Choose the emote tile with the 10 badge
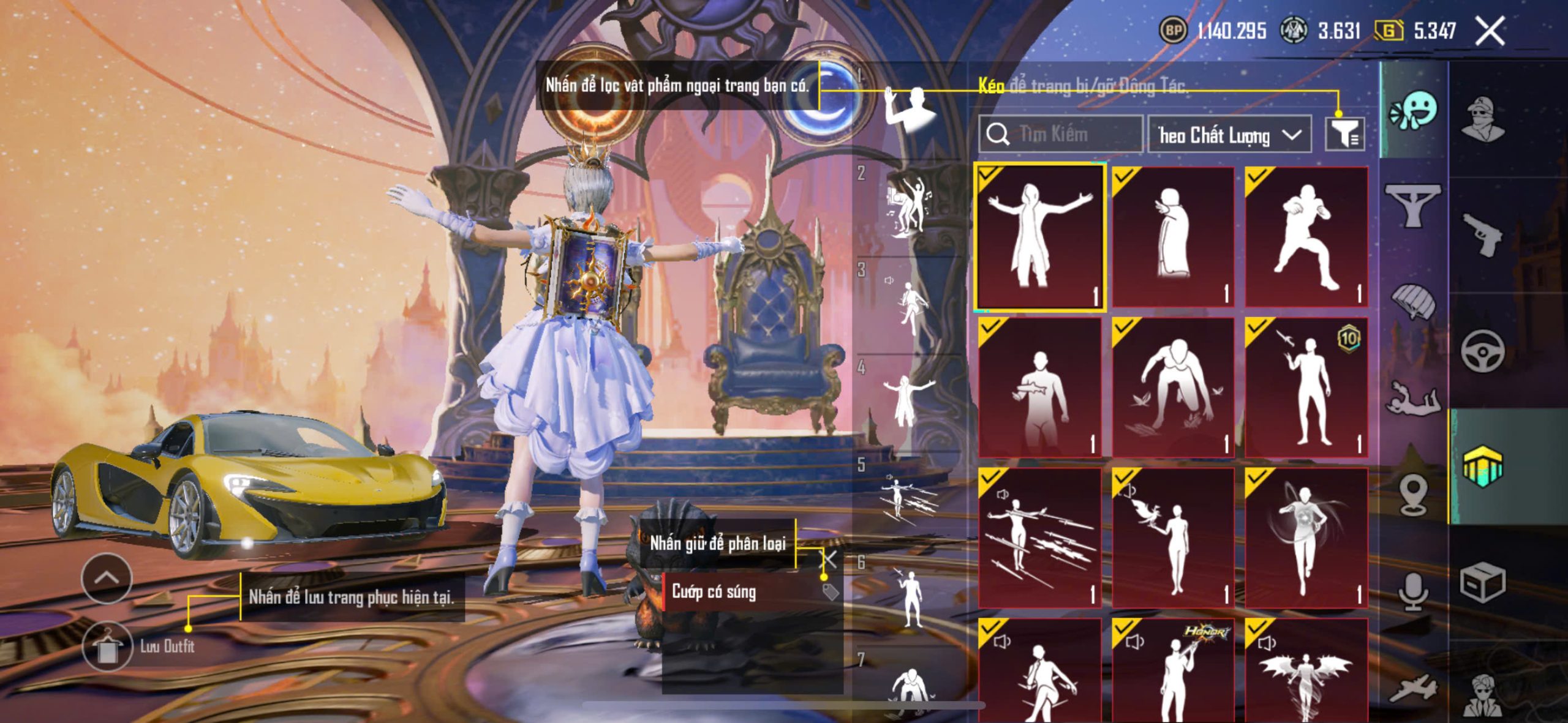The height and width of the screenshot is (723, 1568). click(x=1306, y=388)
